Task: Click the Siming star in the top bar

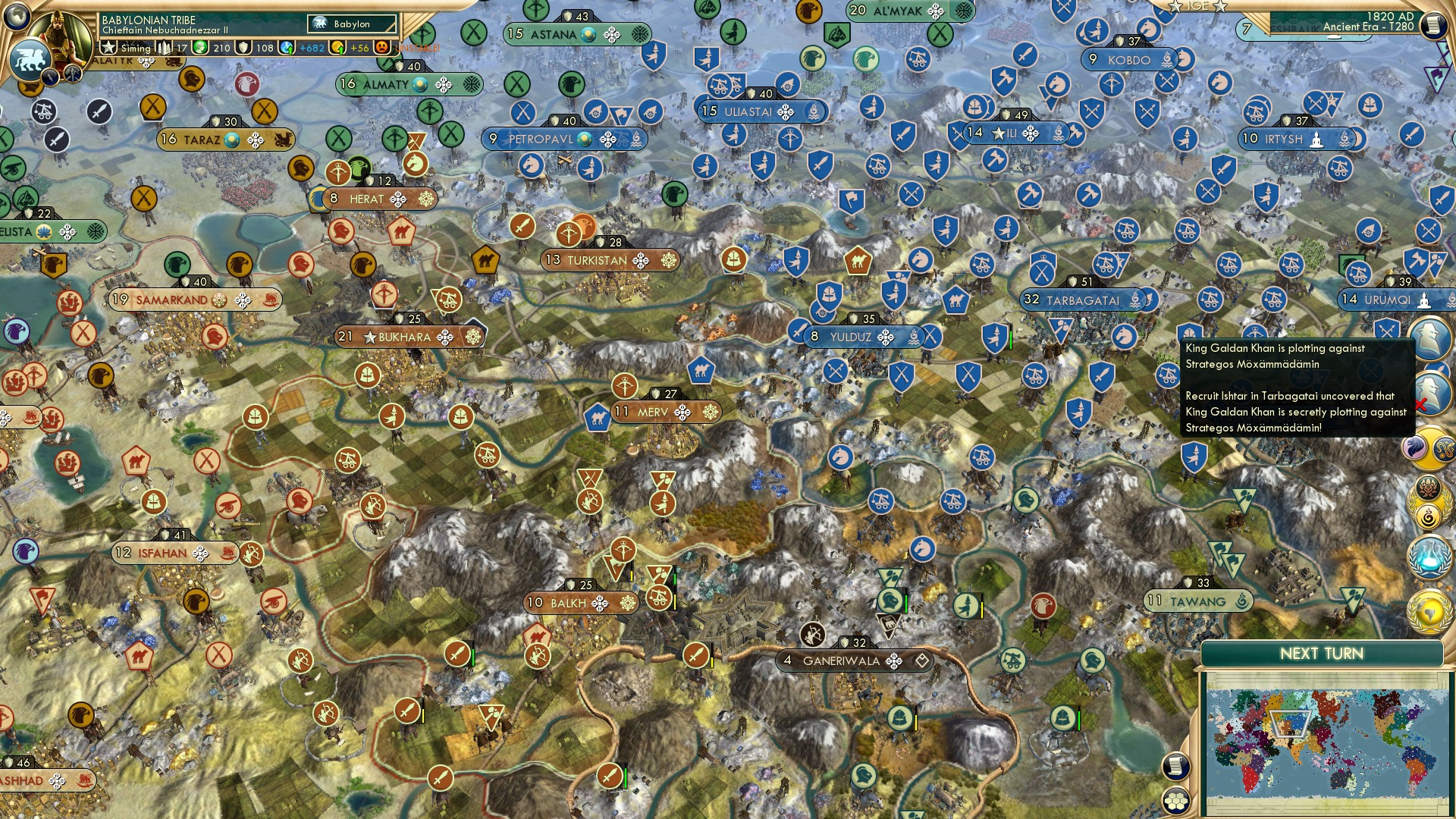Action: point(108,47)
